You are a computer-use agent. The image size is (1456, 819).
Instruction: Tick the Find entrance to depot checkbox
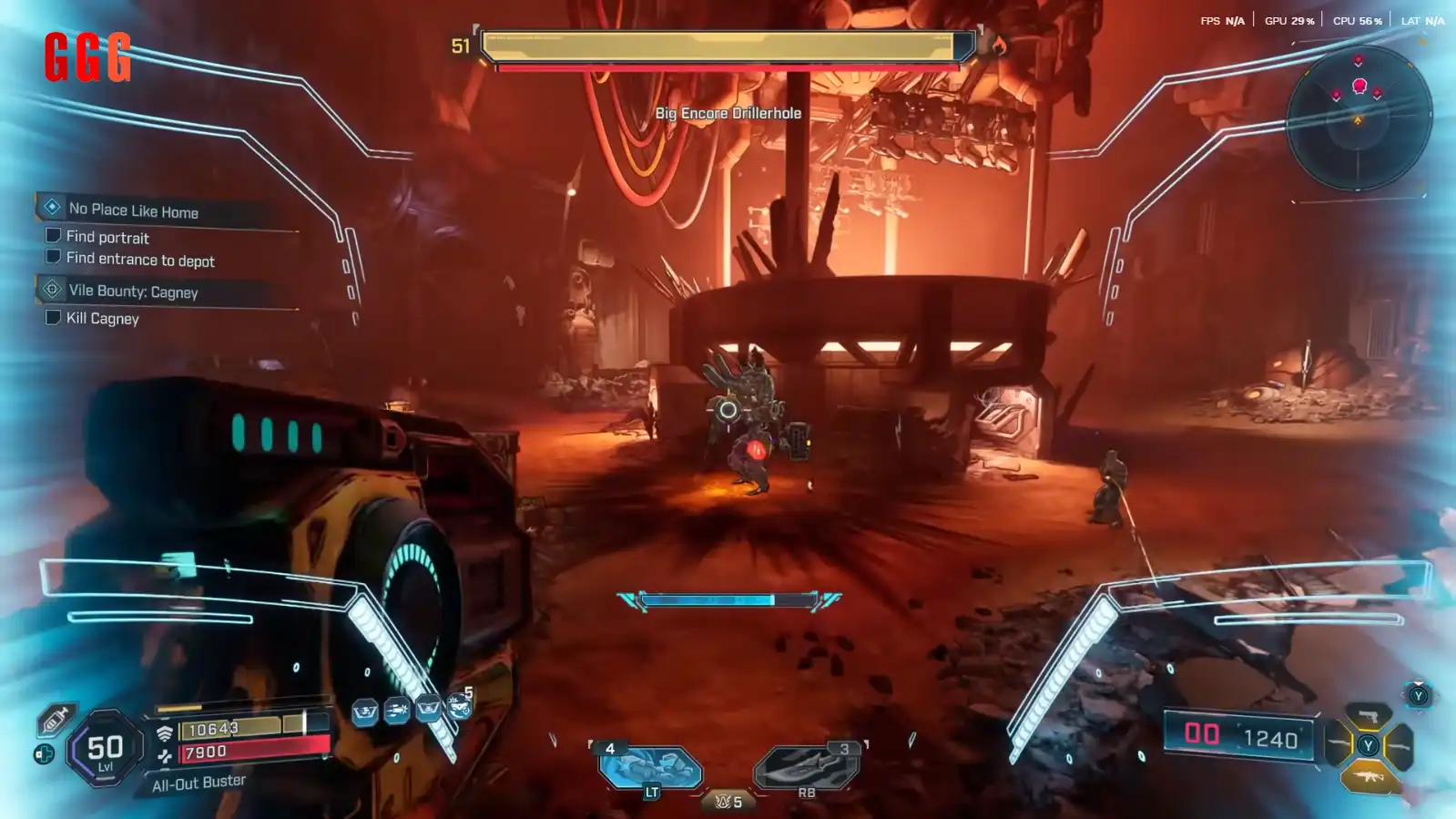click(x=54, y=258)
